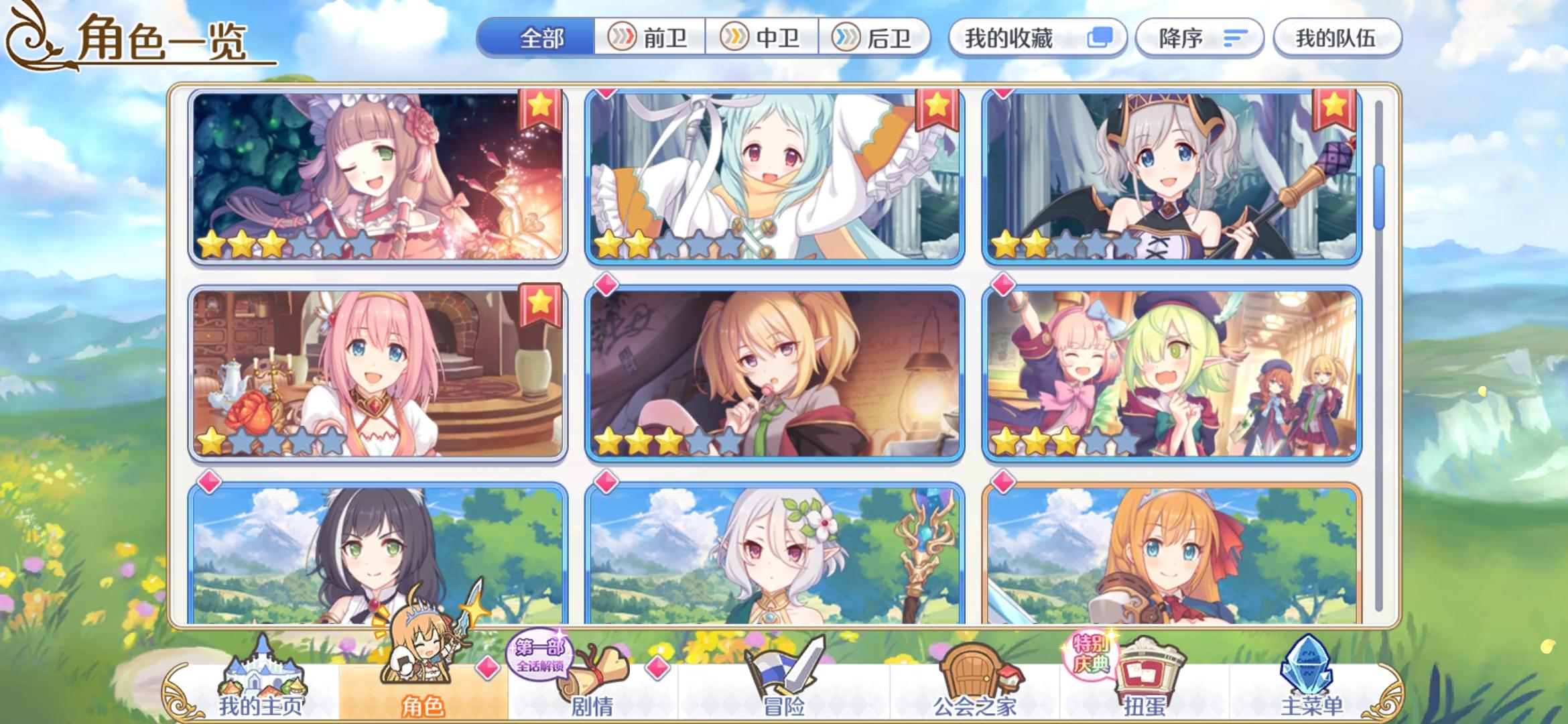
Task: Click the copy icon beside 我的收藏
Action: (1099, 38)
